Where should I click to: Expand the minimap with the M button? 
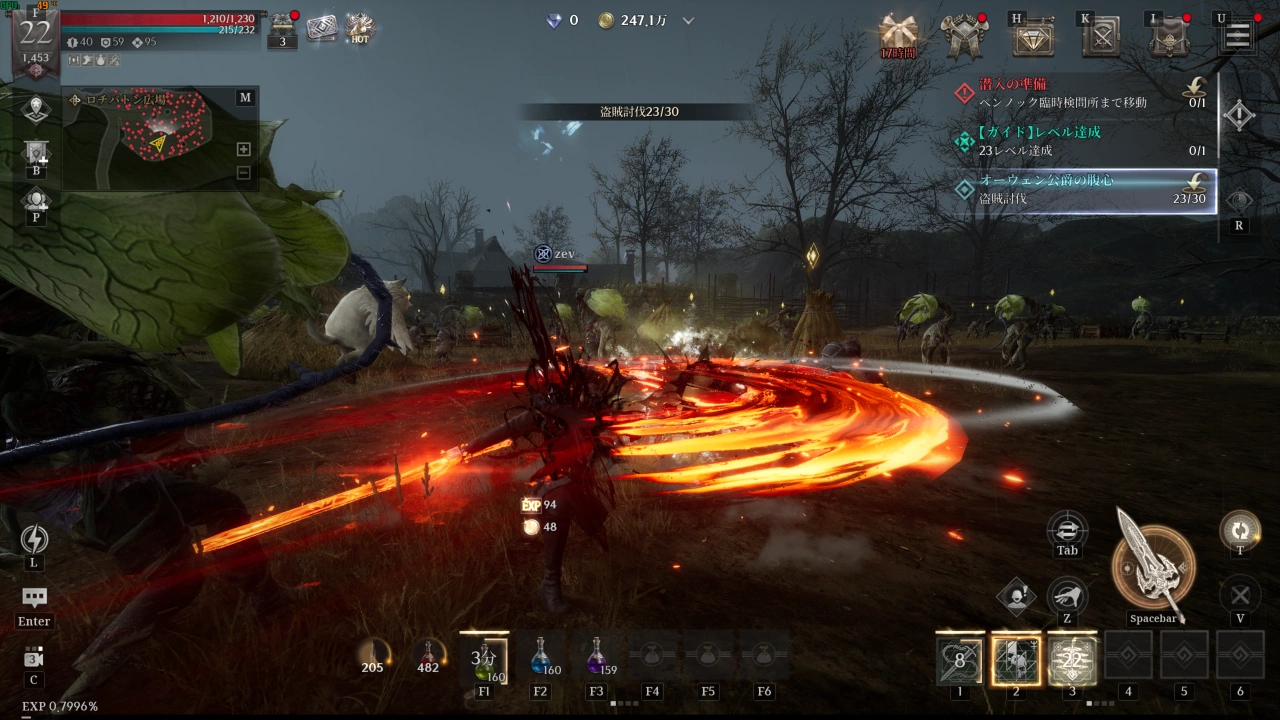[245, 97]
